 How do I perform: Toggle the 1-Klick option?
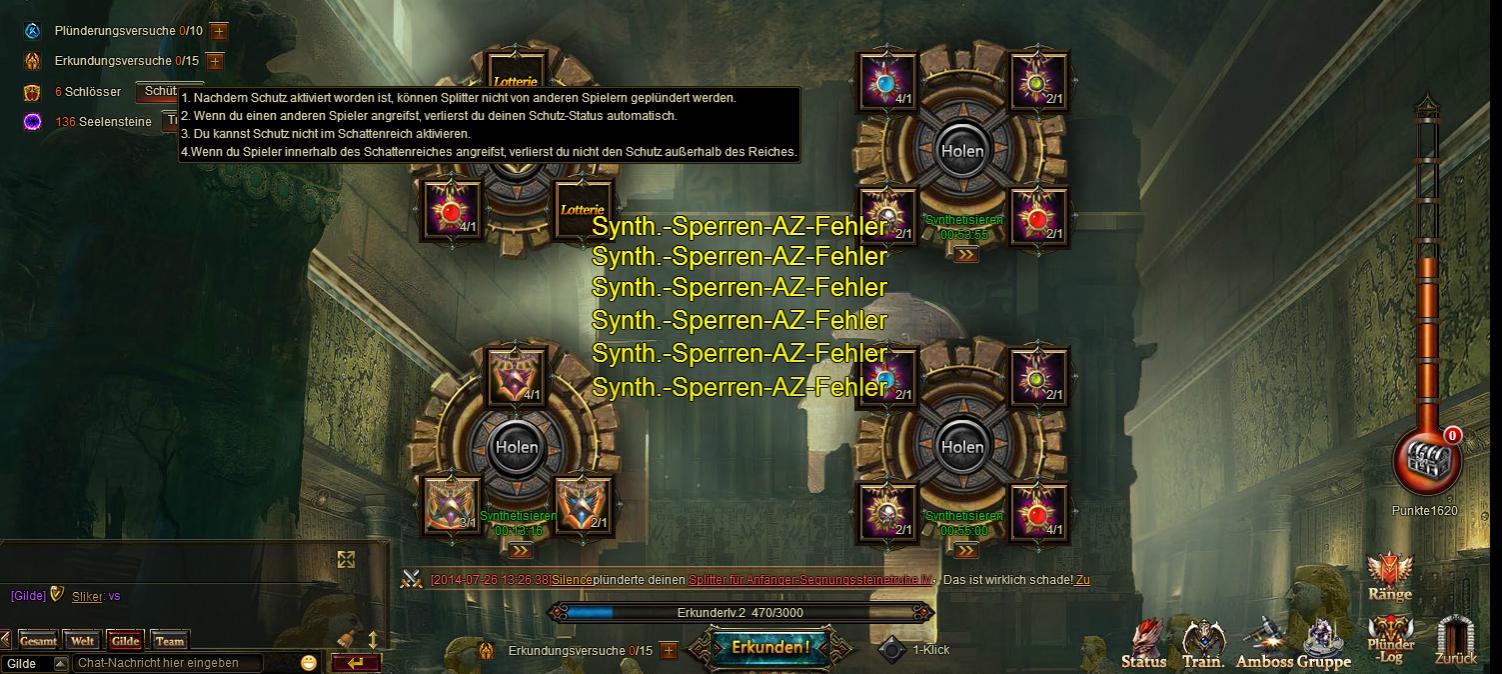(892, 650)
